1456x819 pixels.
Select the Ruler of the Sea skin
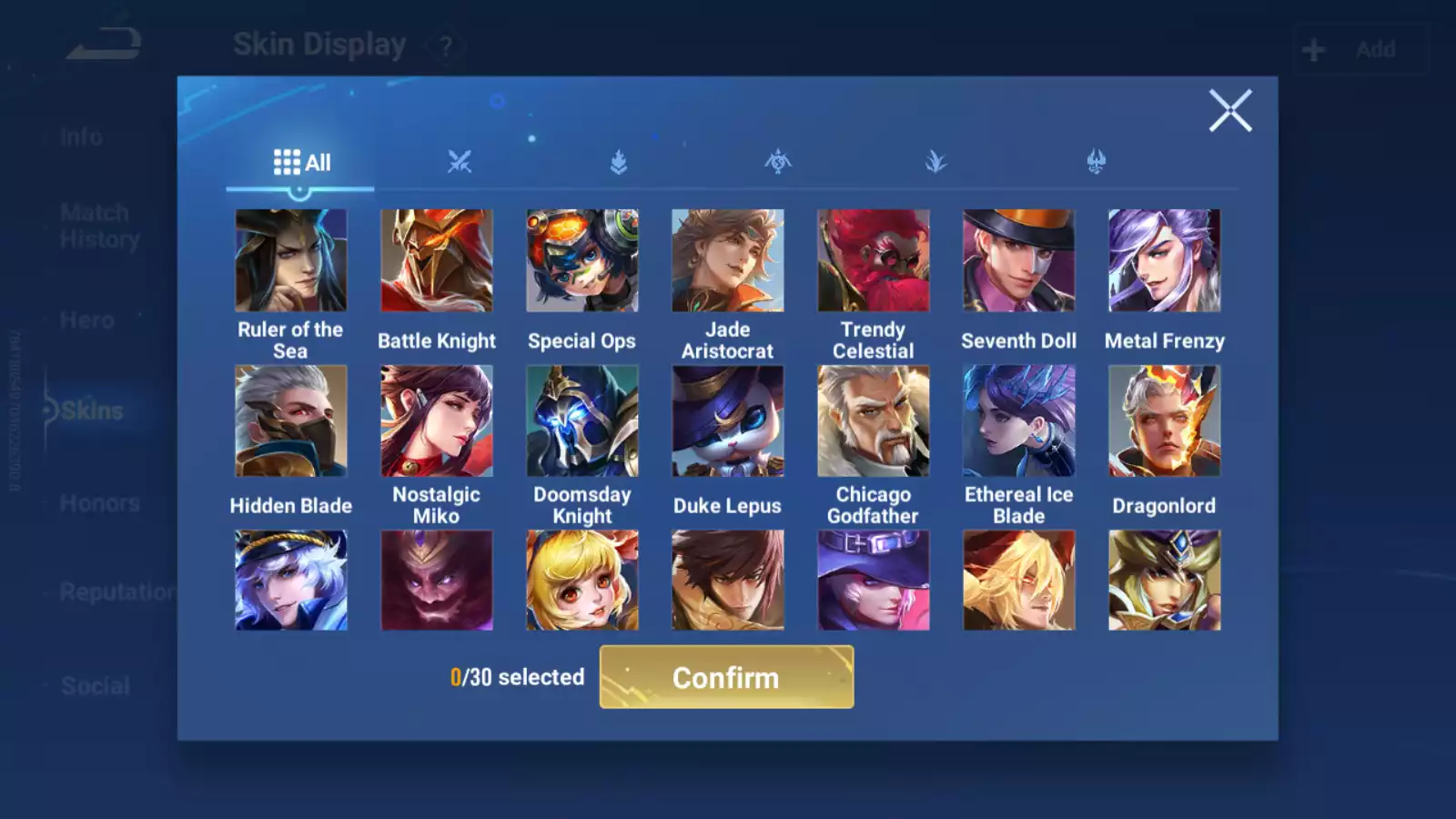291,260
